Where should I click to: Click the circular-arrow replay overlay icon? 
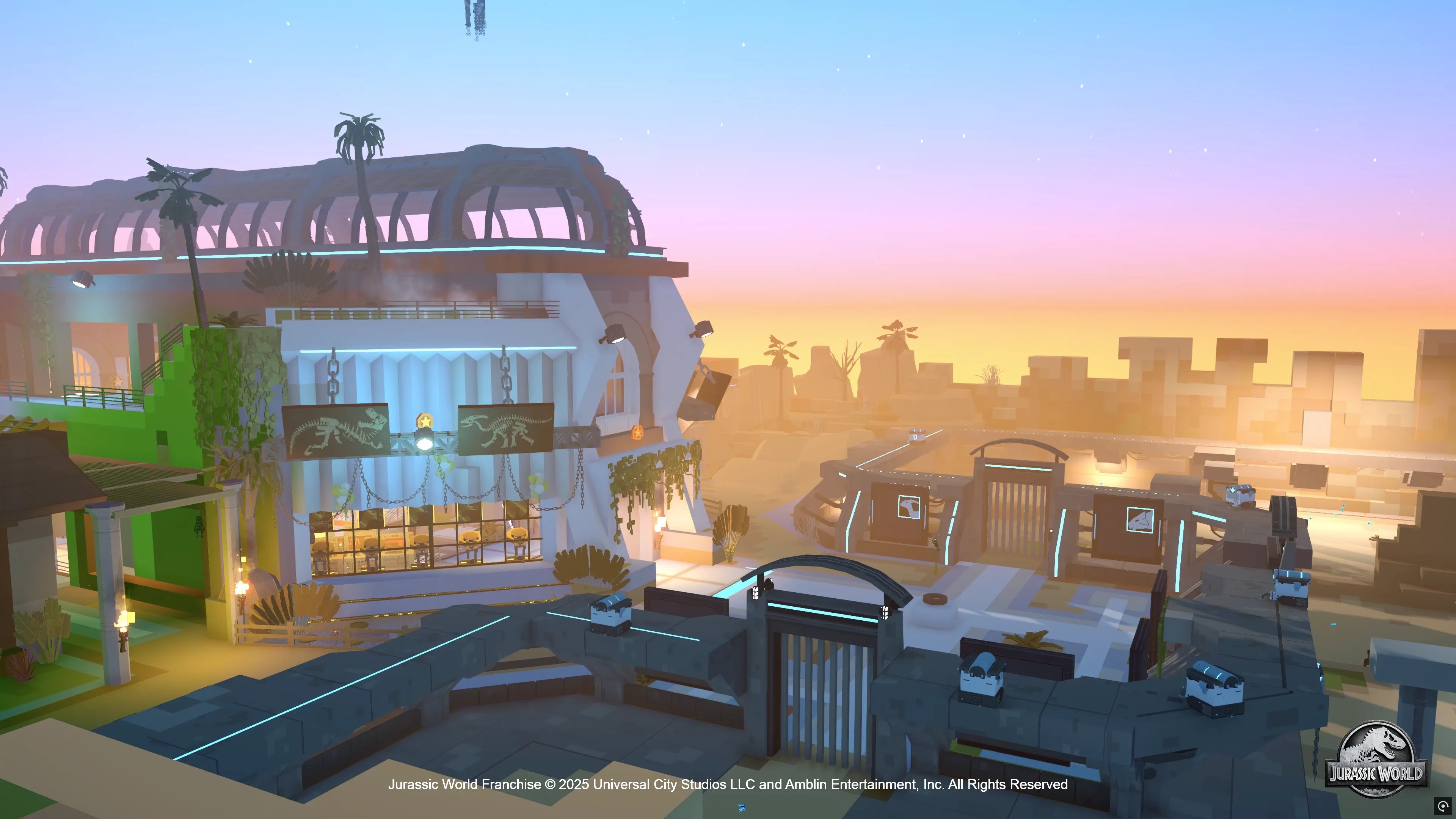click(x=1443, y=806)
